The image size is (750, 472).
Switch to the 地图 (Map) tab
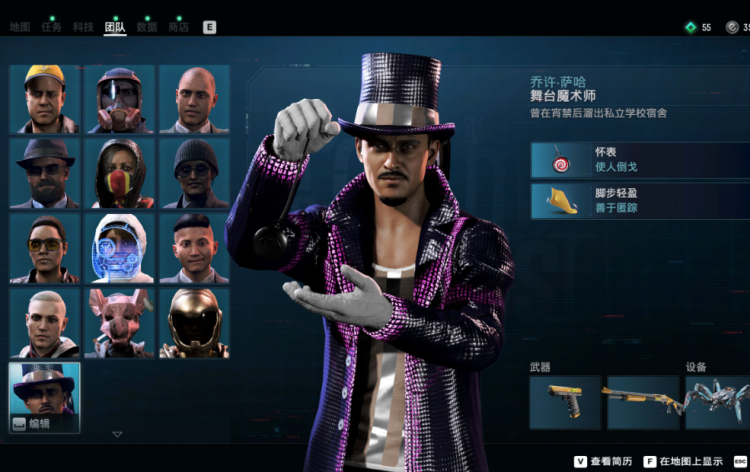pyautogui.click(x=20, y=27)
